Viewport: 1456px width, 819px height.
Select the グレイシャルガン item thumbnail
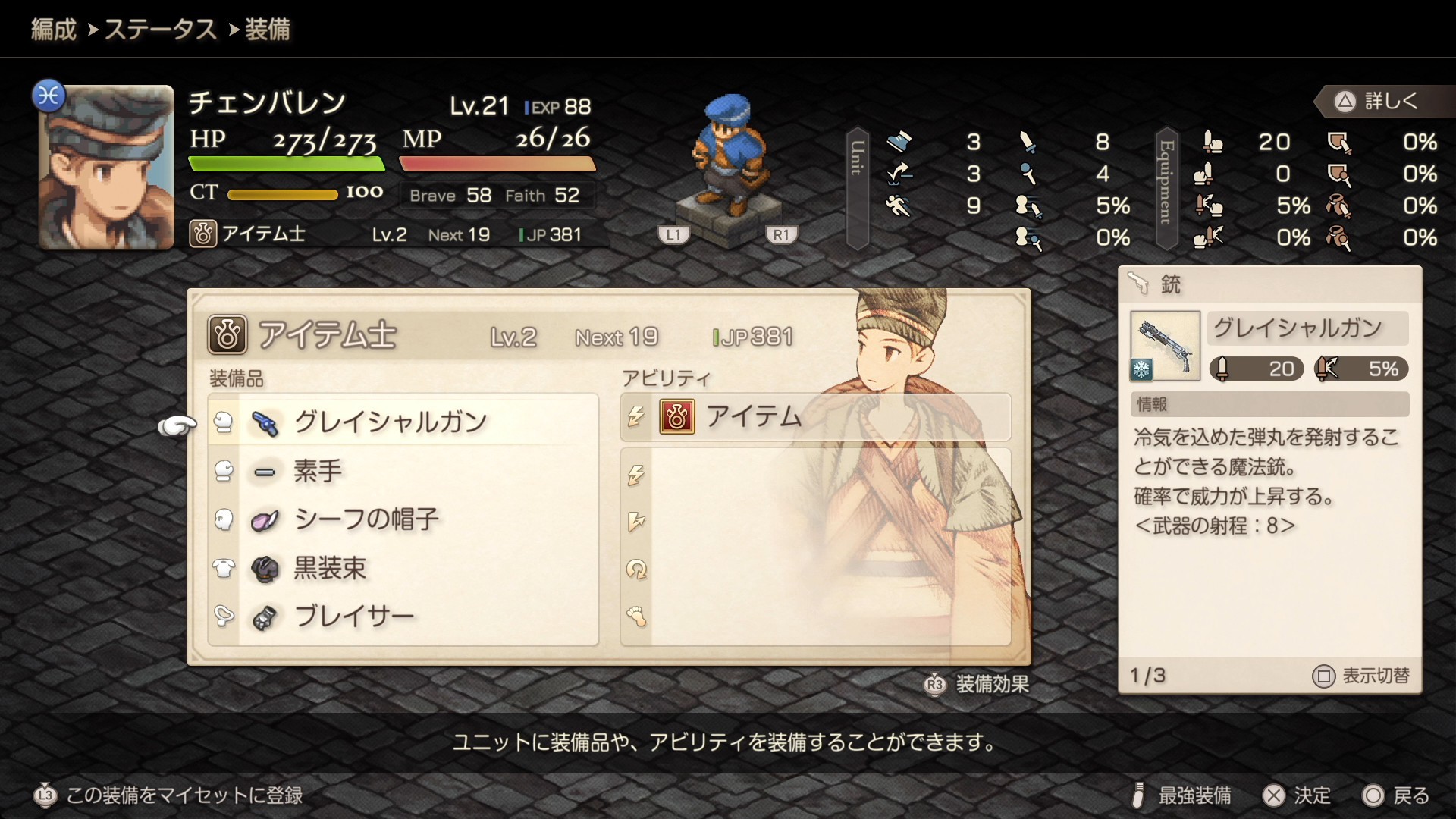click(1165, 346)
